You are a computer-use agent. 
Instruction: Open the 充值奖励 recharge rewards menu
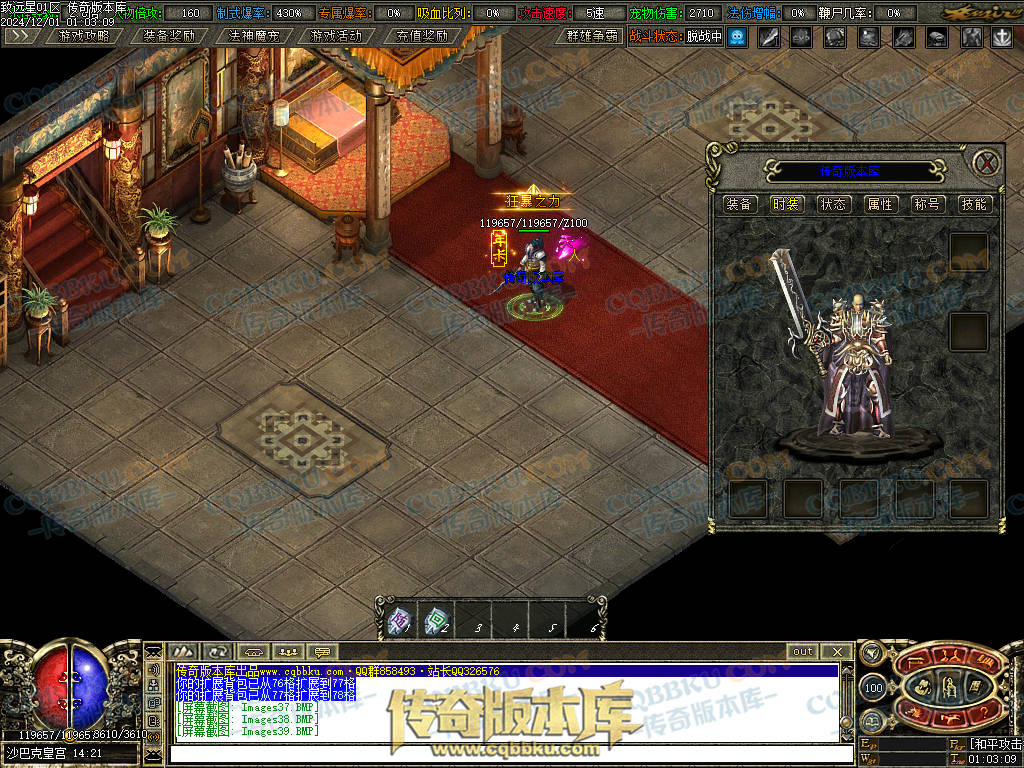coord(421,36)
